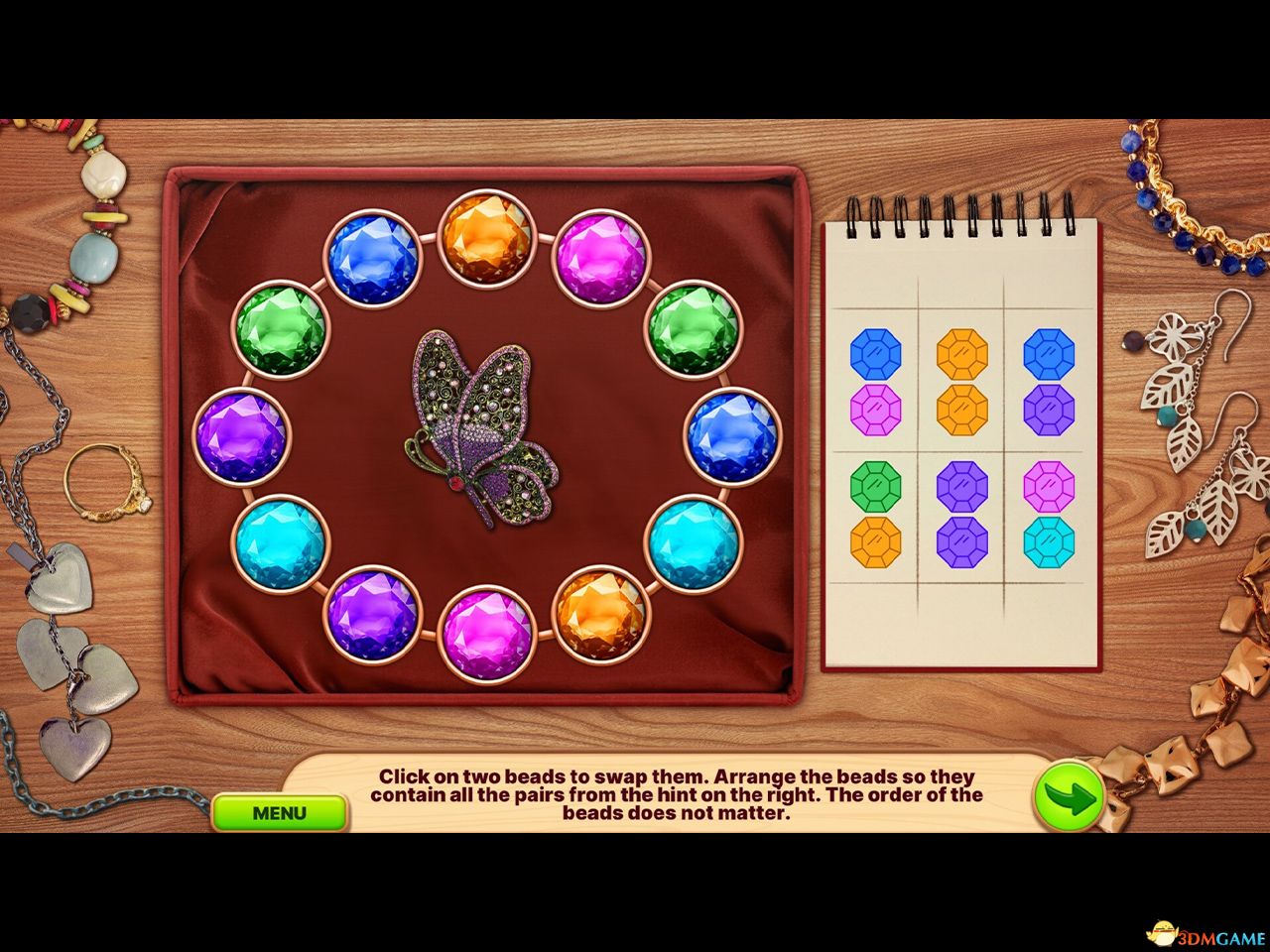Click the green arrow to continue
Viewport: 1270px width, 952px height.
[x=1070, y=793]
